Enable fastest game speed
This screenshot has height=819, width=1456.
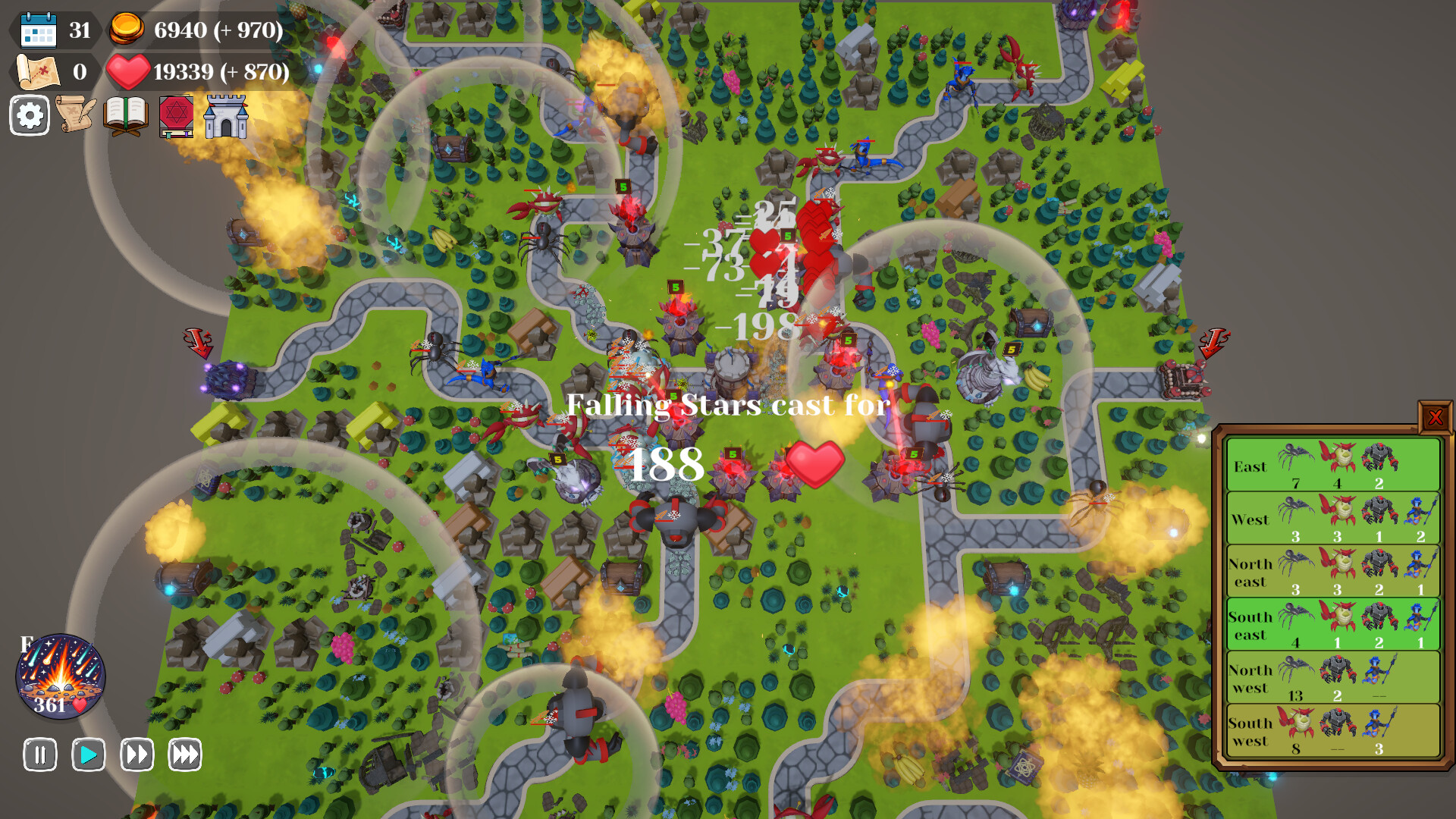pyautogui.click(x=184, y=755)
